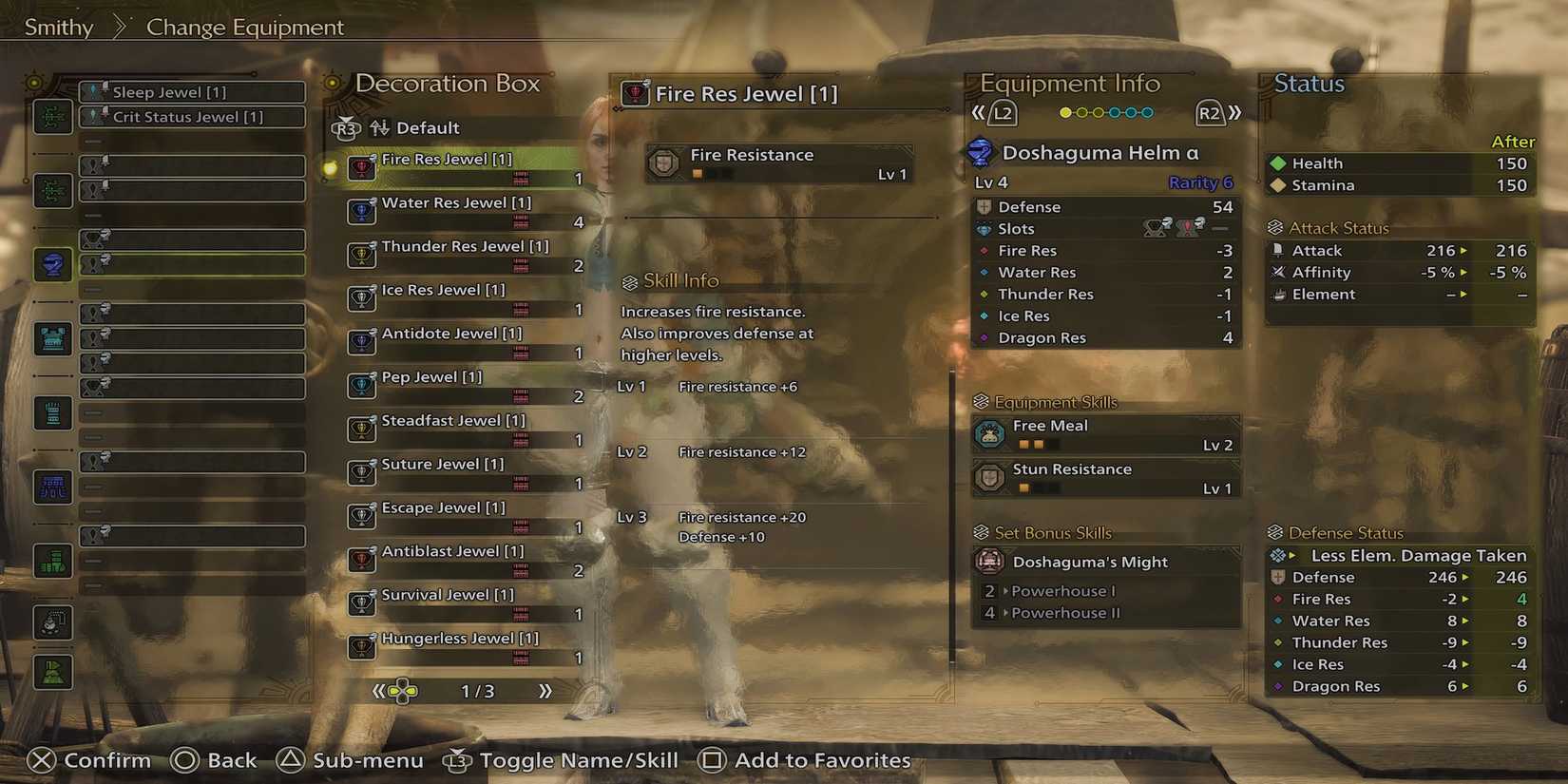Click the Thunder Res Jewel gem icon
The height and width of the screenshot is (784, 1568).
click(362, 255)
